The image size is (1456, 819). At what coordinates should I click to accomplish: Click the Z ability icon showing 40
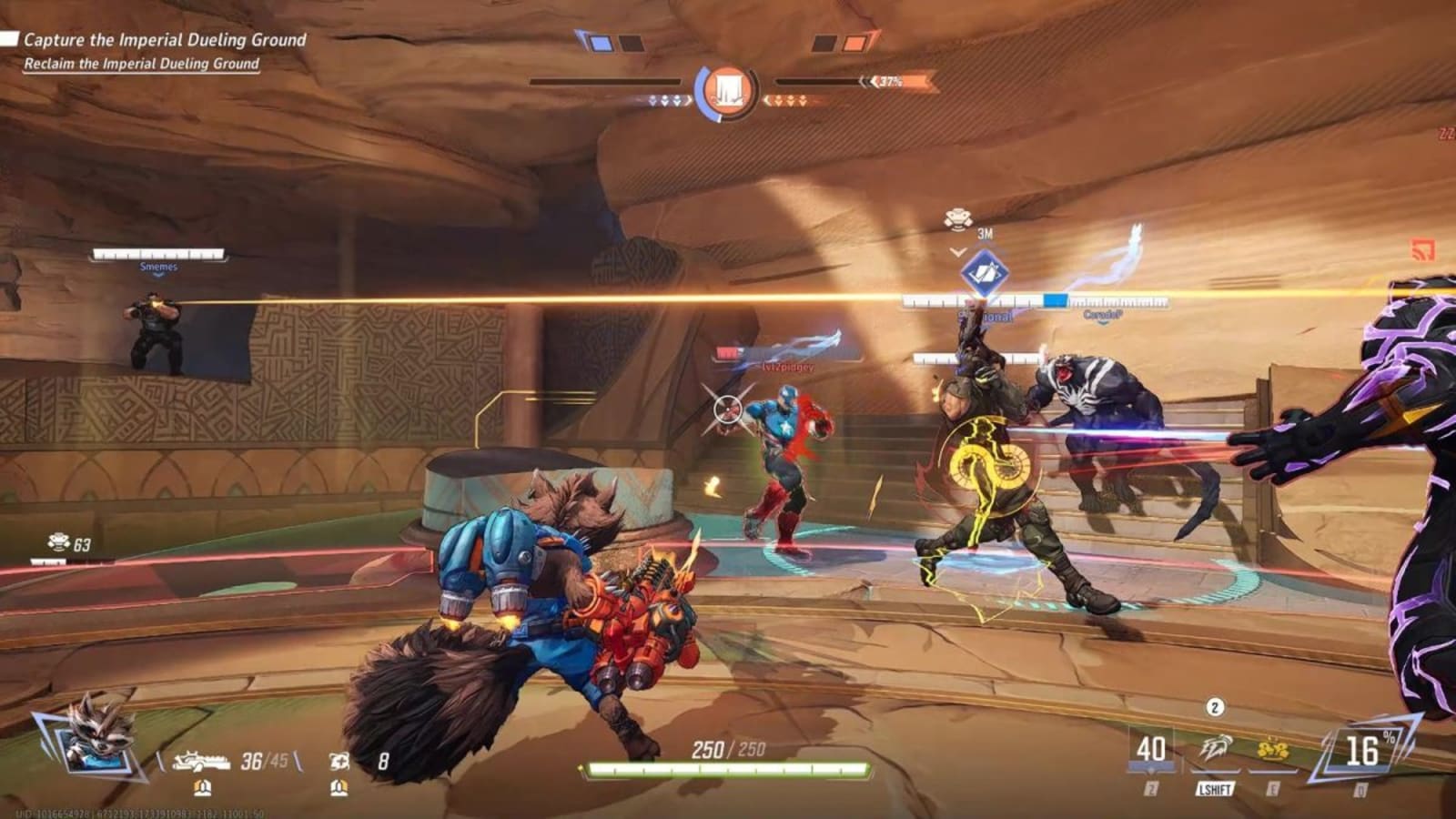[1151, 750]
